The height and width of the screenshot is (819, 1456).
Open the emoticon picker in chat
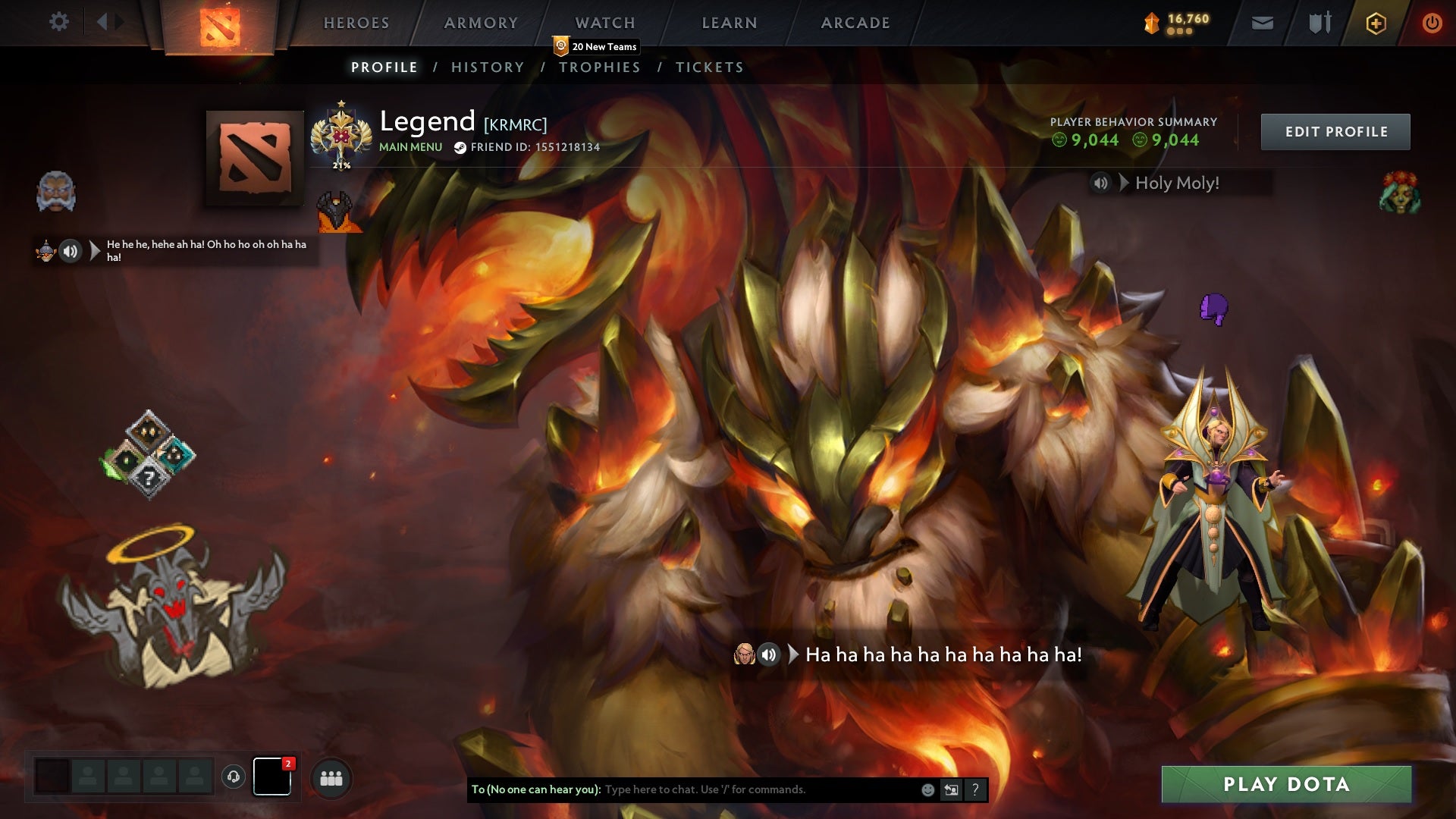point(927,789)
